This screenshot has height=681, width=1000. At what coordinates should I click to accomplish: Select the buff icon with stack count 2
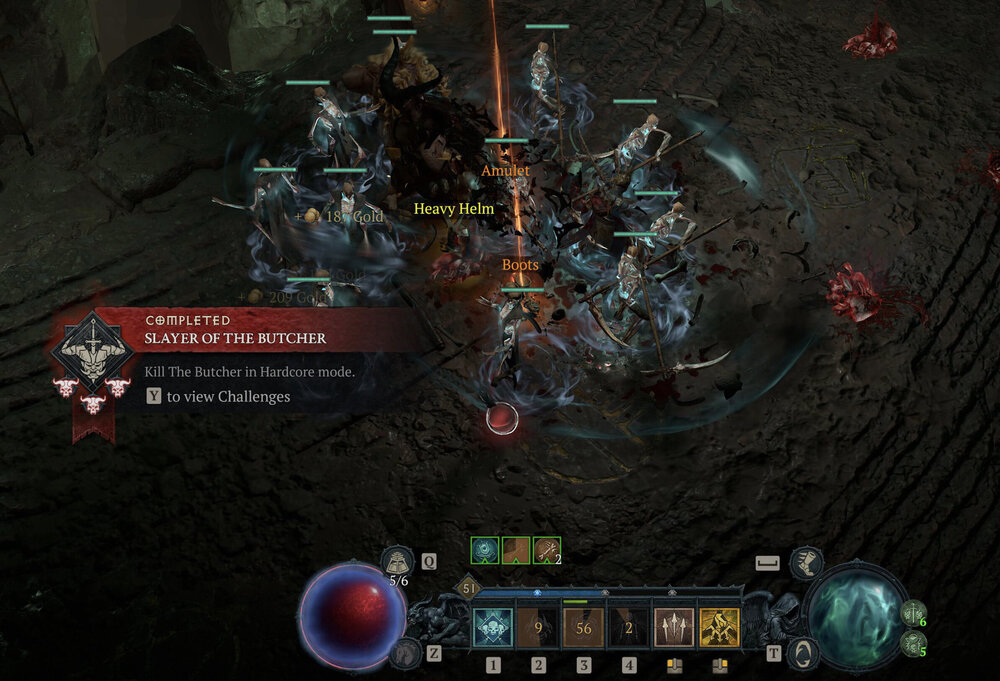546,549
